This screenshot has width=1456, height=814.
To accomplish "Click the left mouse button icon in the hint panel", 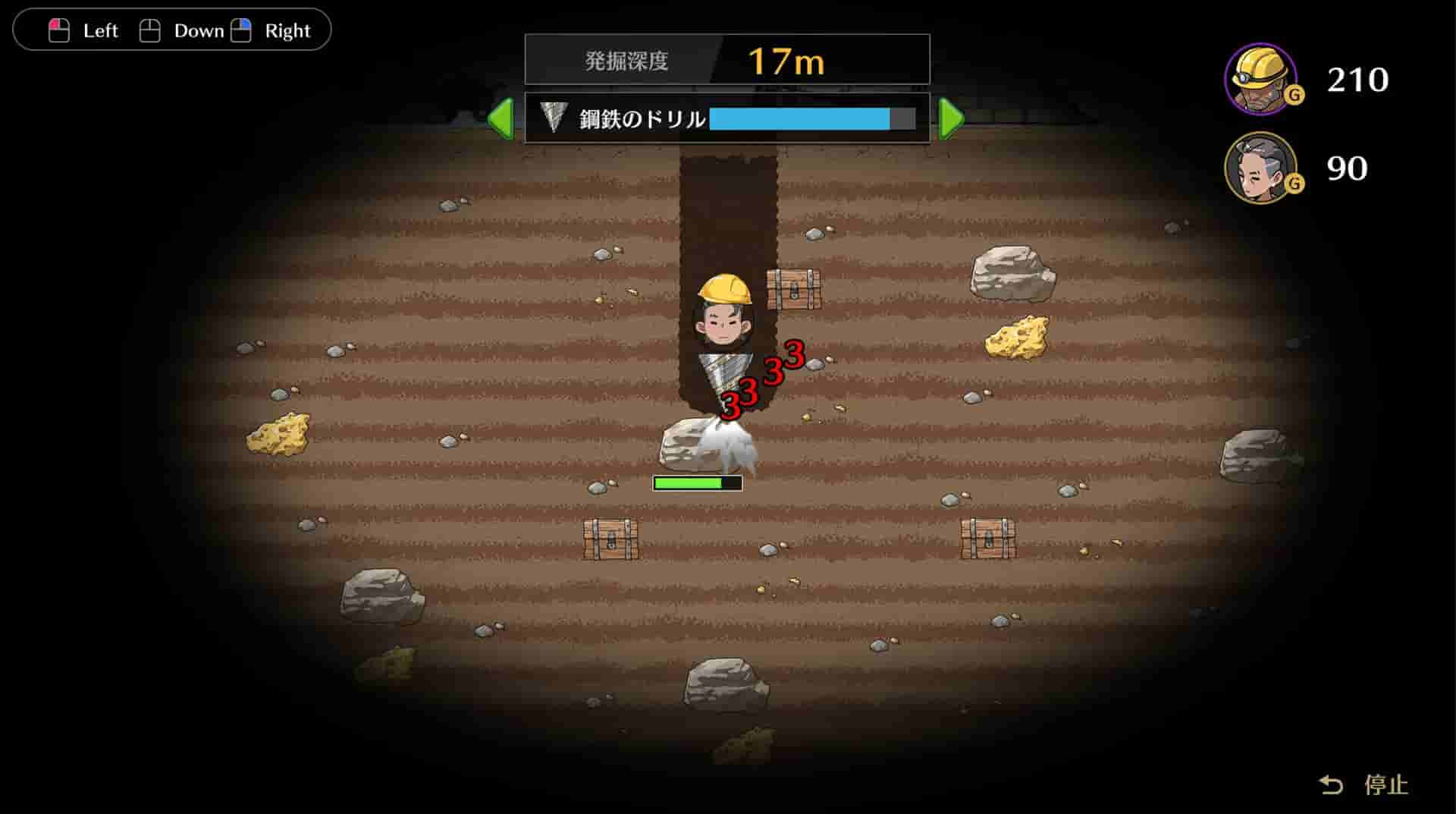I will 59,30.
